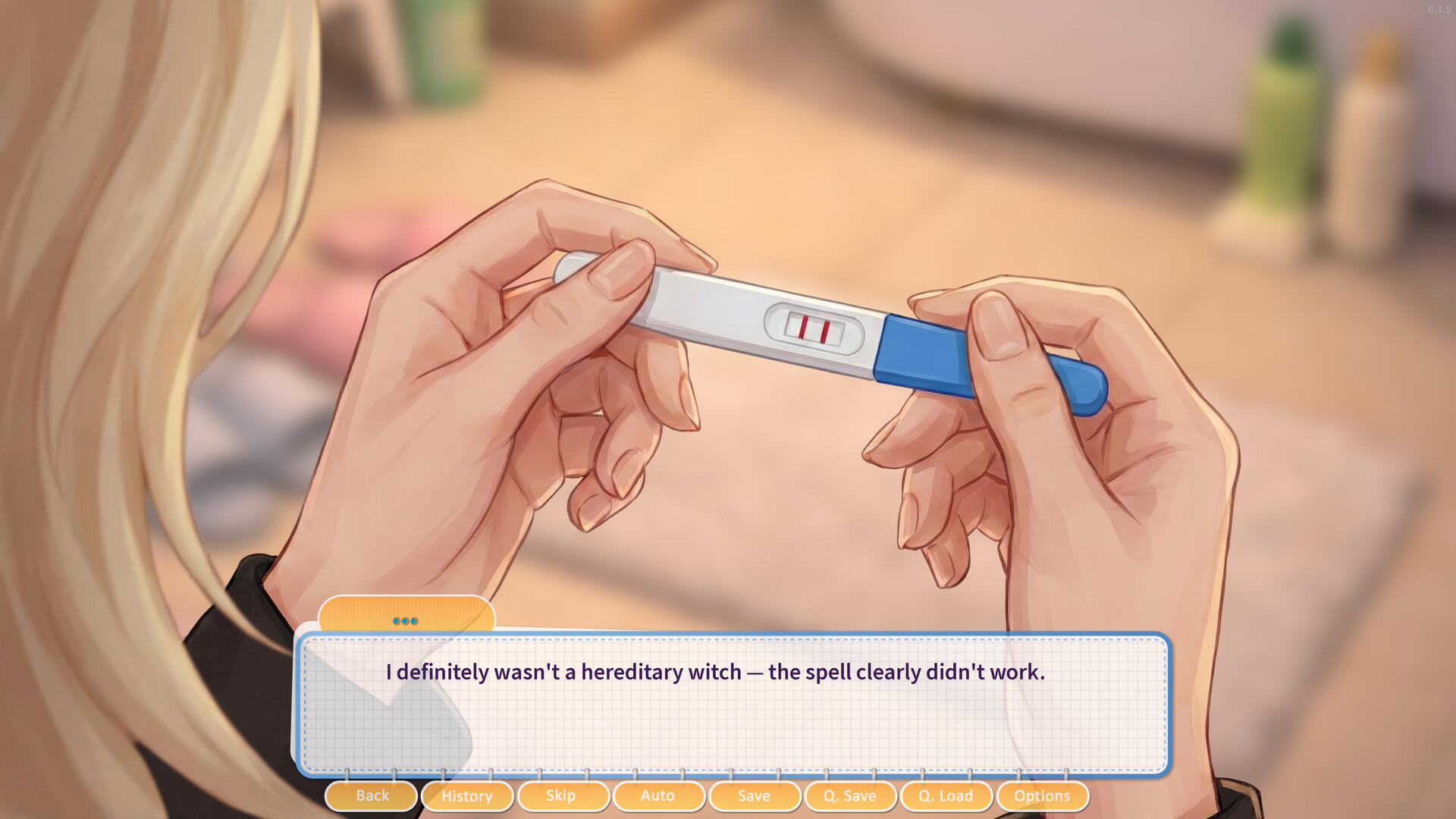Click Back in the quick menu bar
Viewport: 1456px width, 819px height.
coord(371,795)
